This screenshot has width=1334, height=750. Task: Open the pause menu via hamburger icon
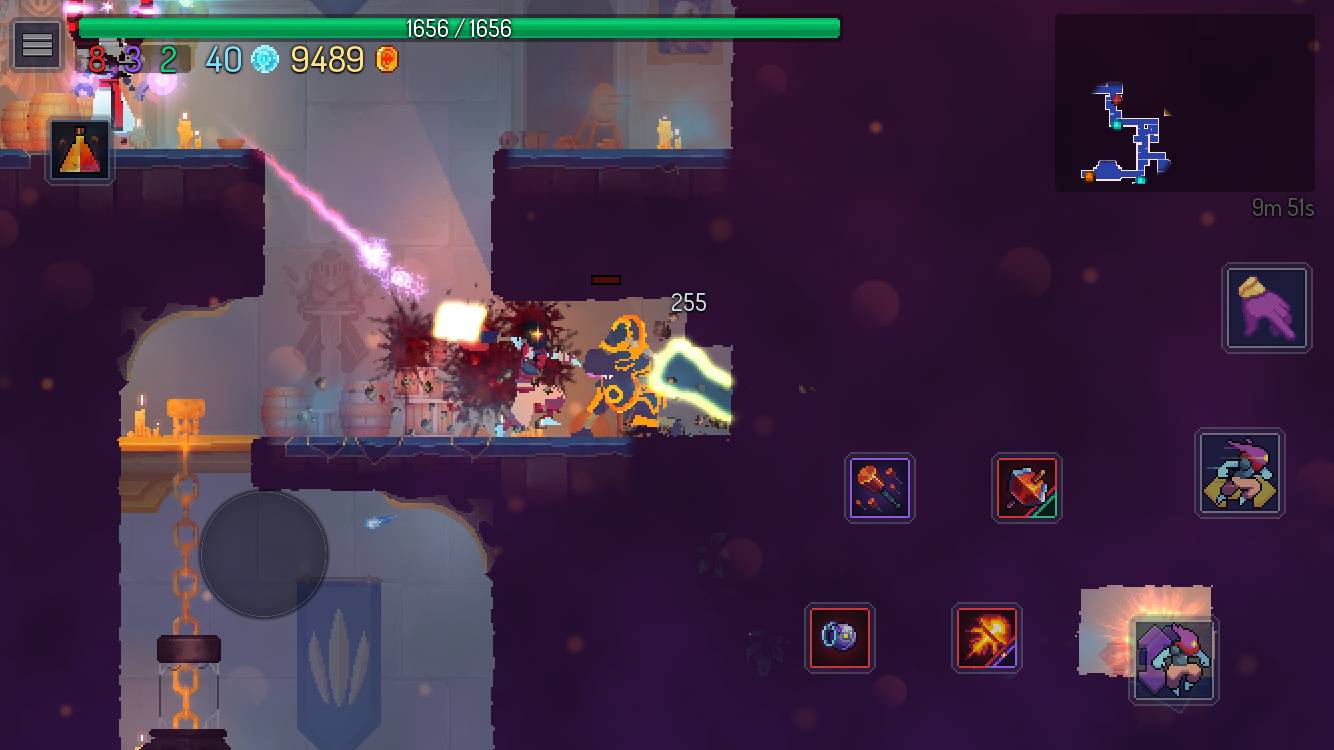click(36, 44)
